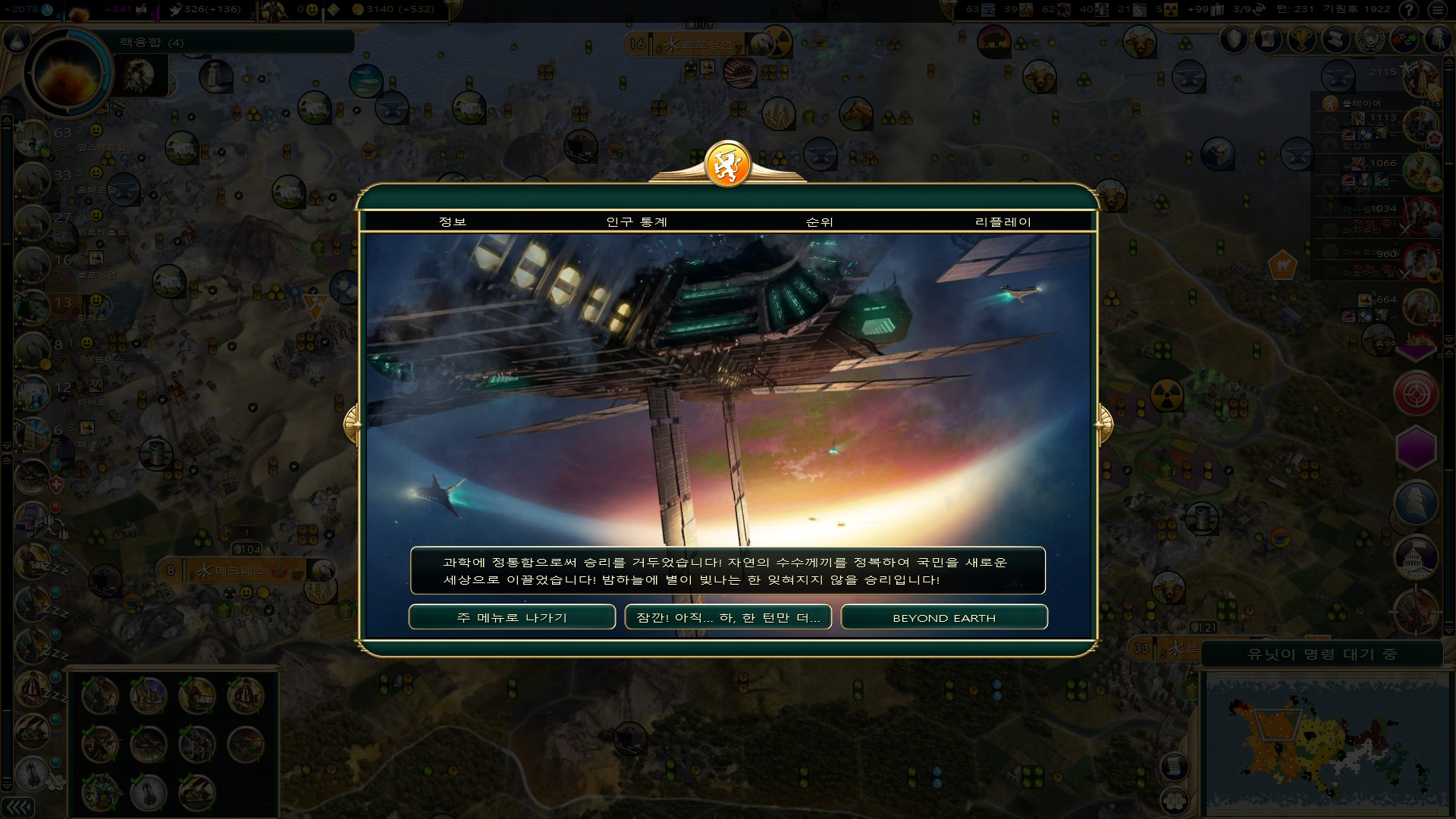Click the BEYOND EARTH button

pos(944,617)
